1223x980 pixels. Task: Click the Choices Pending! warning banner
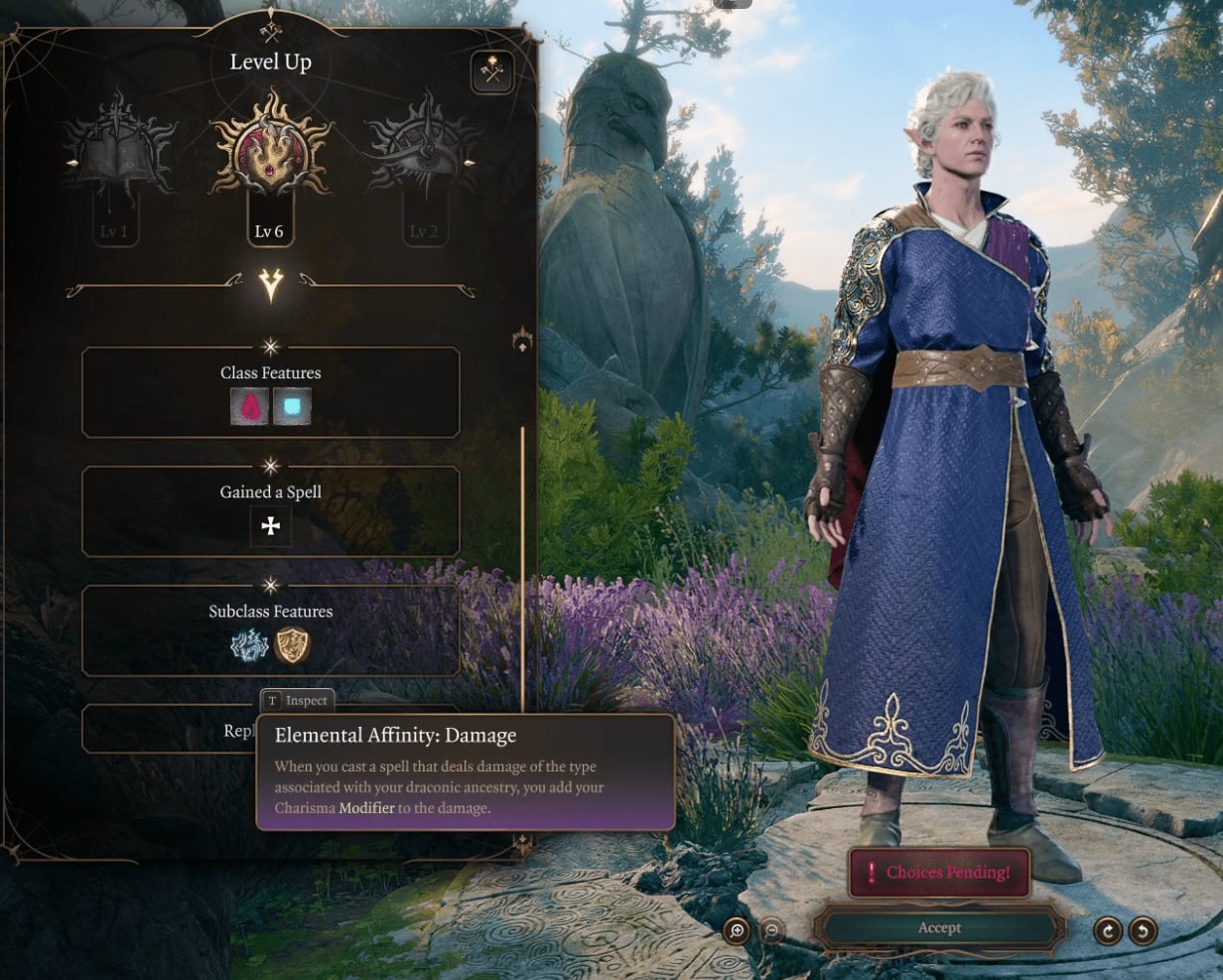939,873
